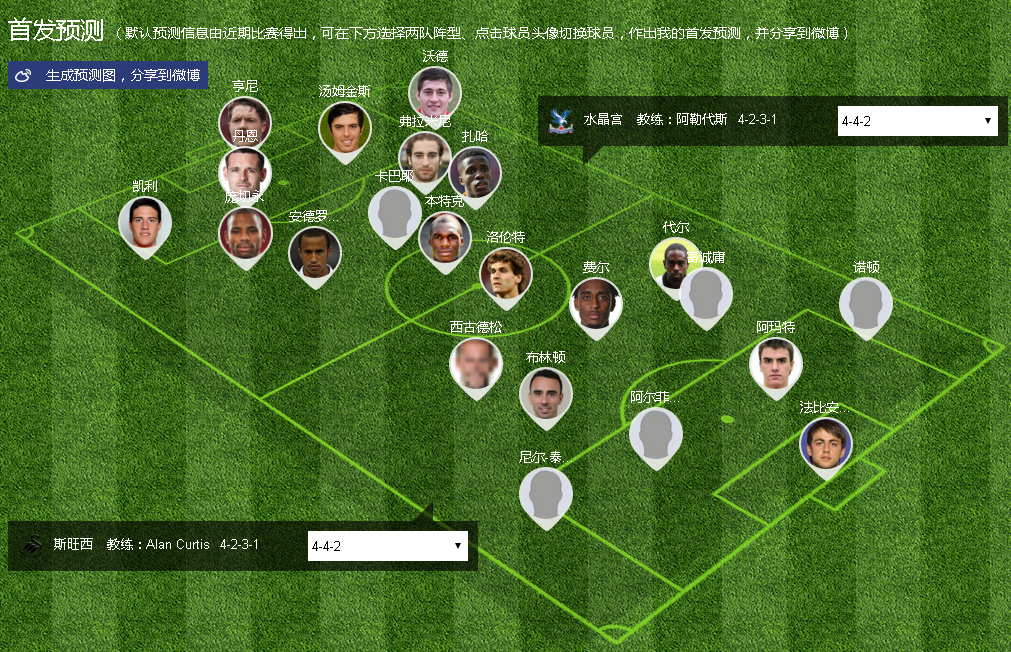Select the blank 尼尔·泰 player marker
Image resolution: width=1011 pixels, height=652 pixels.
tap(546, 494)
